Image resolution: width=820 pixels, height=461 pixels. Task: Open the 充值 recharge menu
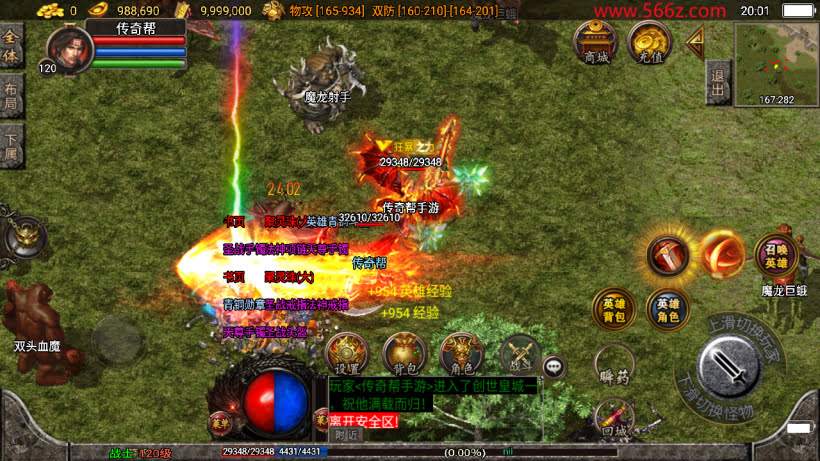[x=649, y=43]
